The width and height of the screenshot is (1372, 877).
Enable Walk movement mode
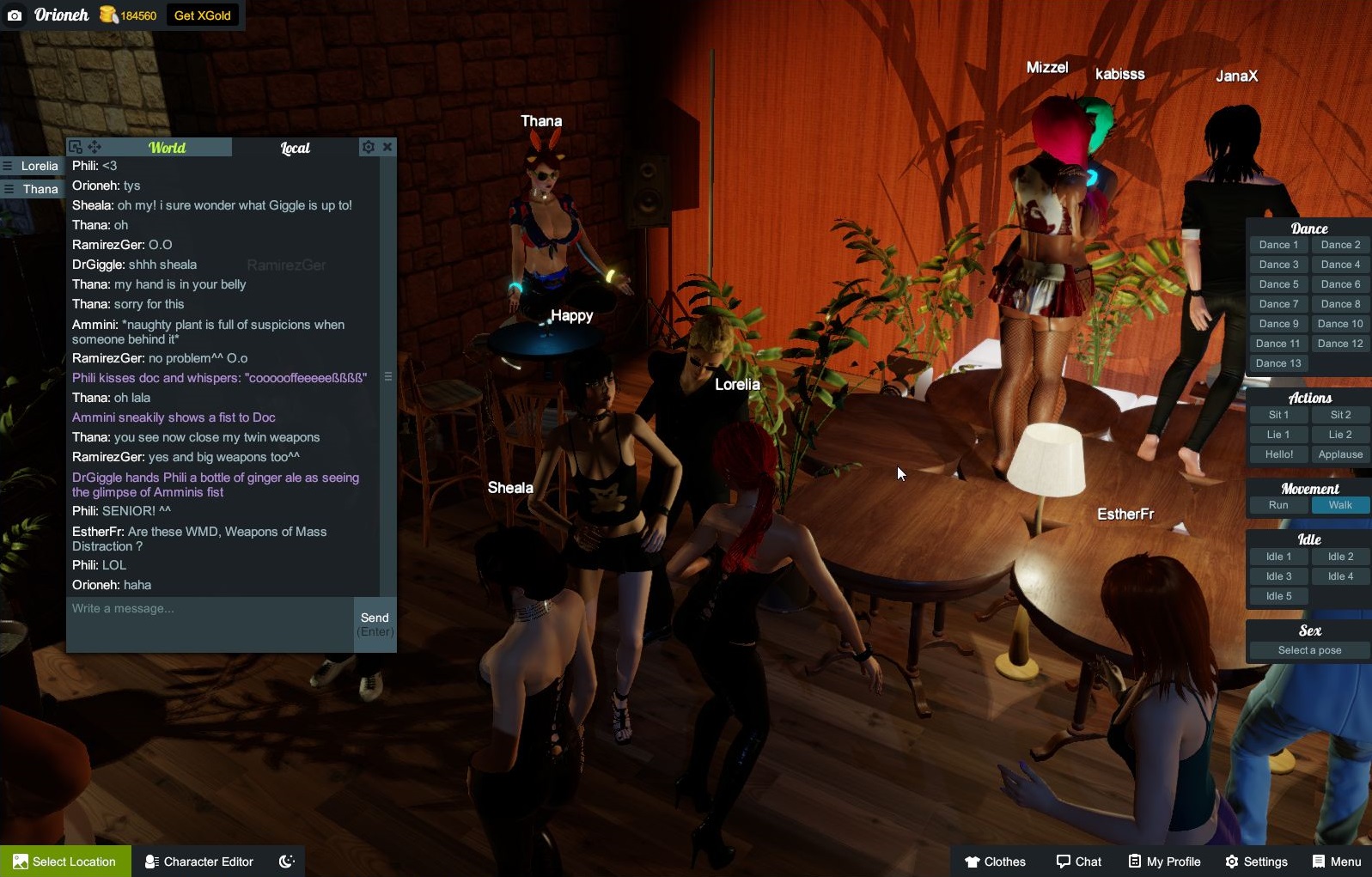click(1340, 505)
